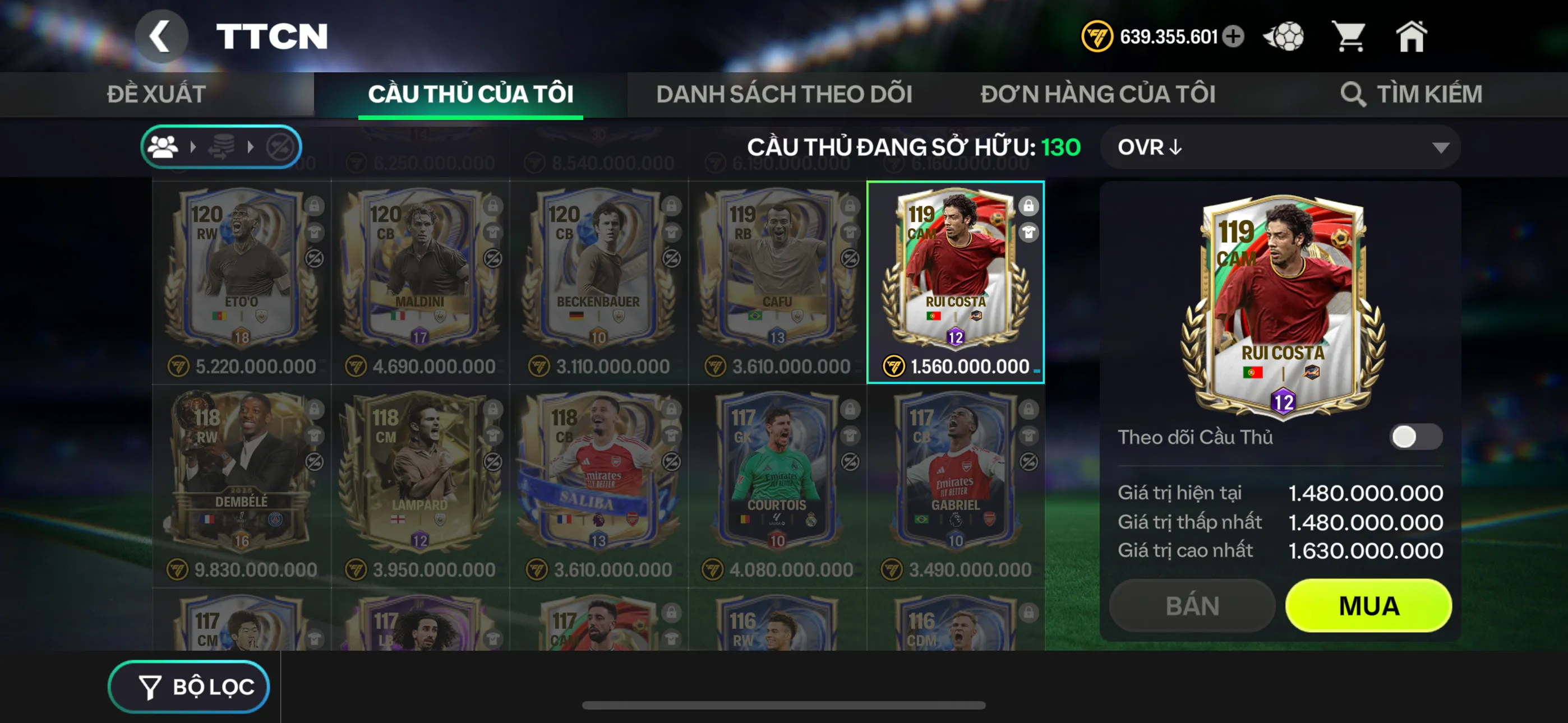
Task: Expand the chevron after the players filter icon
Action: point(193,146)
